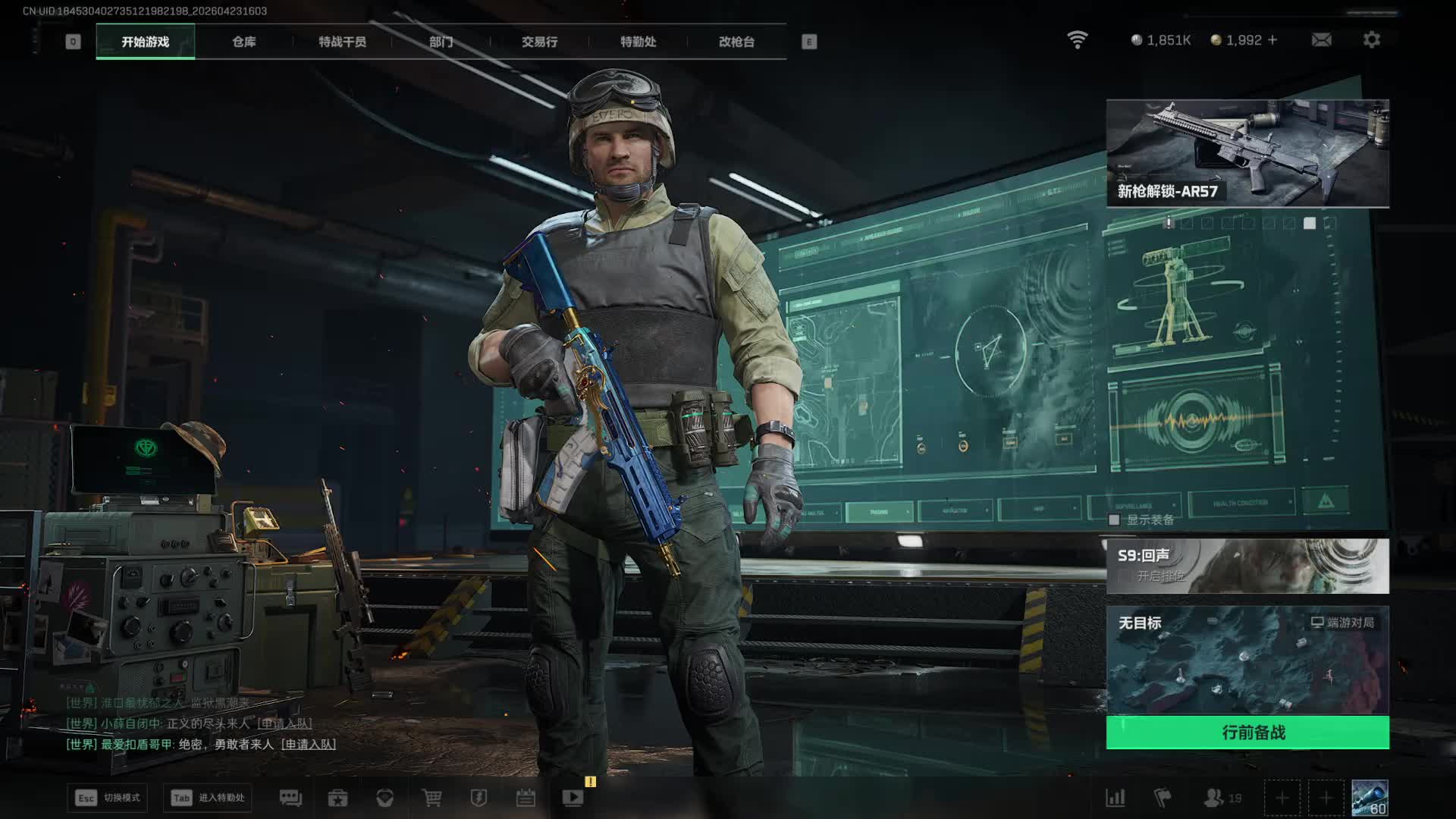Select the 开始游戏 tab
Screen dimensions: 1456x819
(145, 42)
